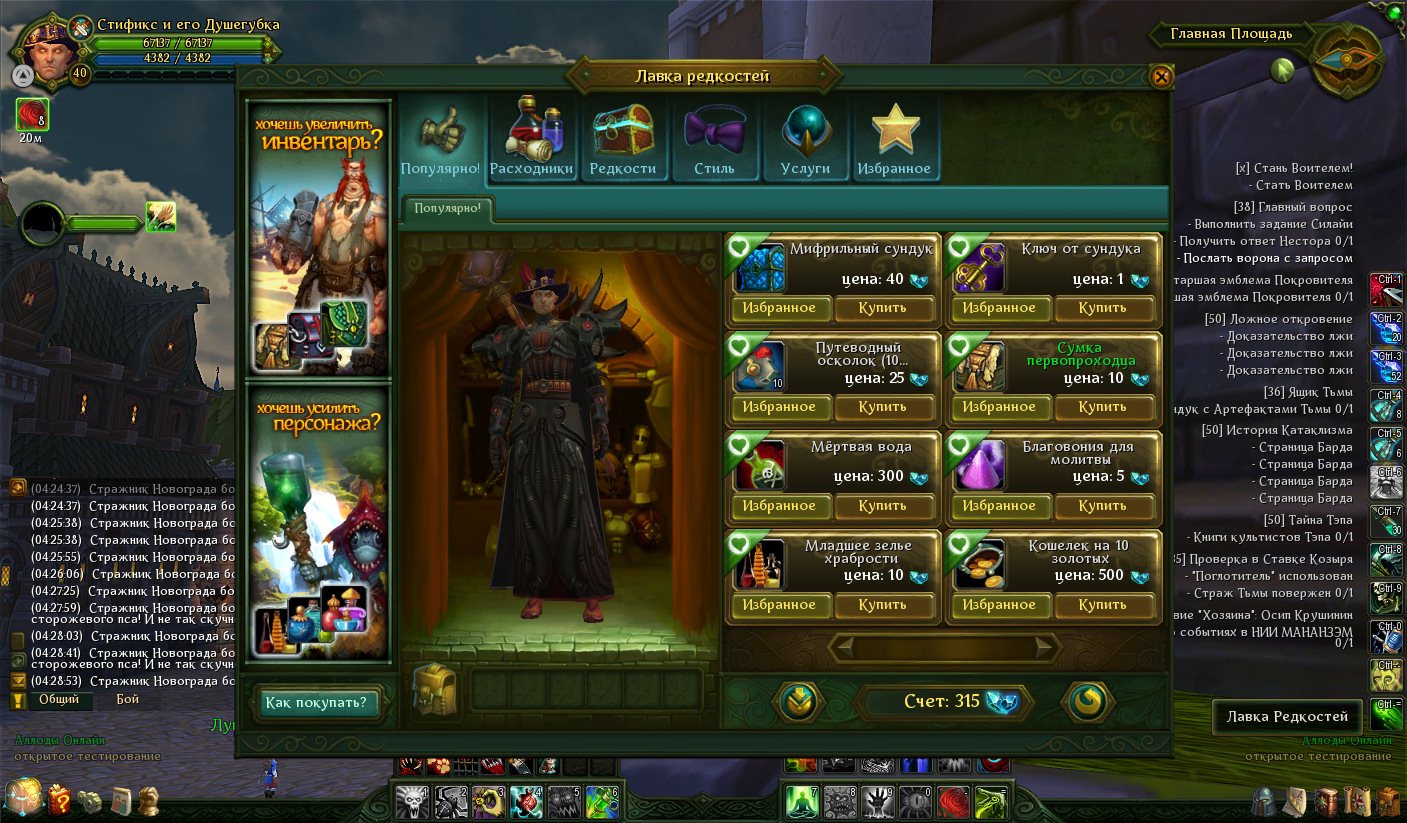Click the Лавка Редкостей button bottom-right
Image resolution: width=1407 pixels, height=823 pixels.
pos(1287,716)
